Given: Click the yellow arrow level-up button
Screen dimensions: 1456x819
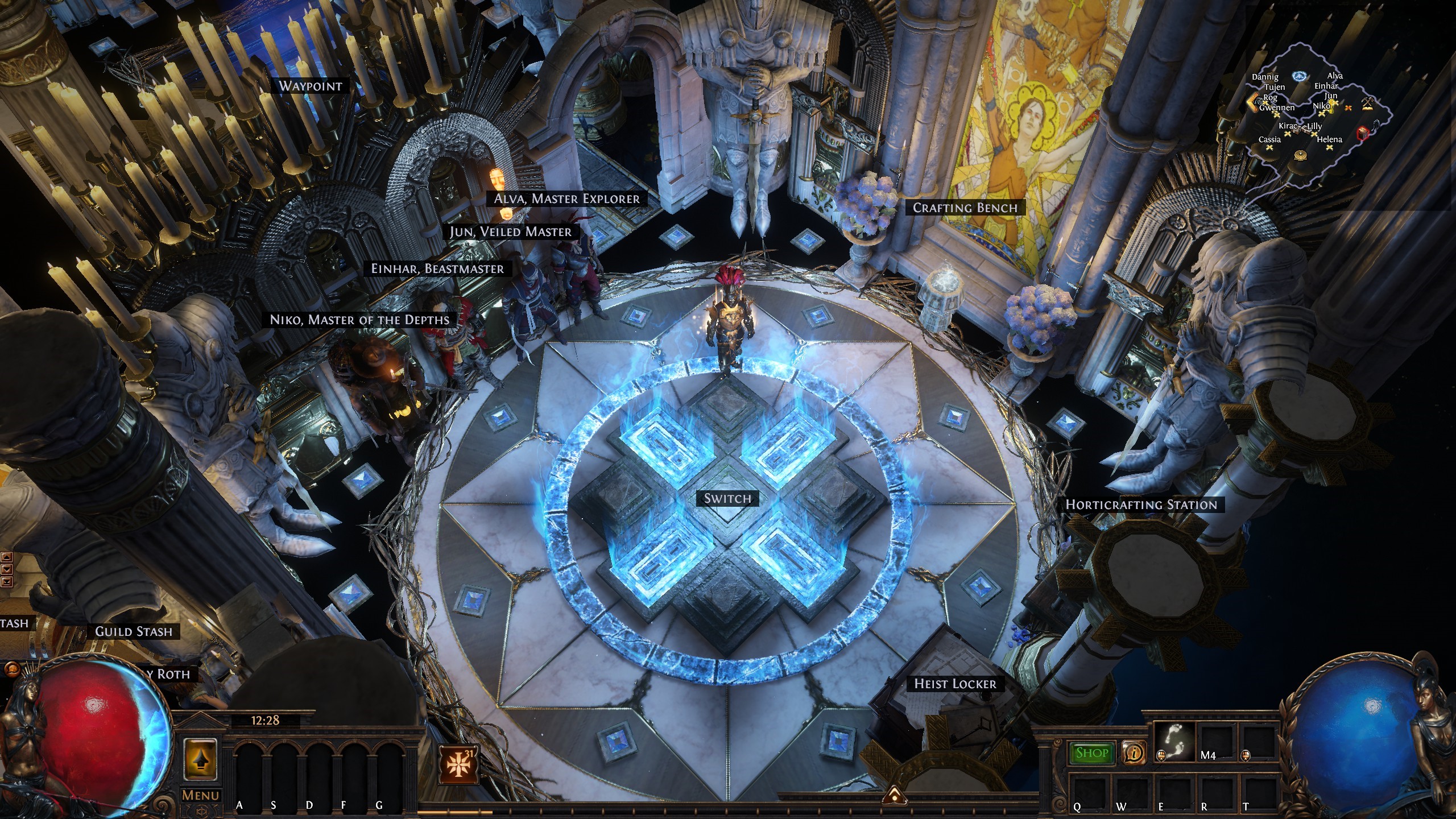Looking at the screenshot, I should click(x=200, y=758).
